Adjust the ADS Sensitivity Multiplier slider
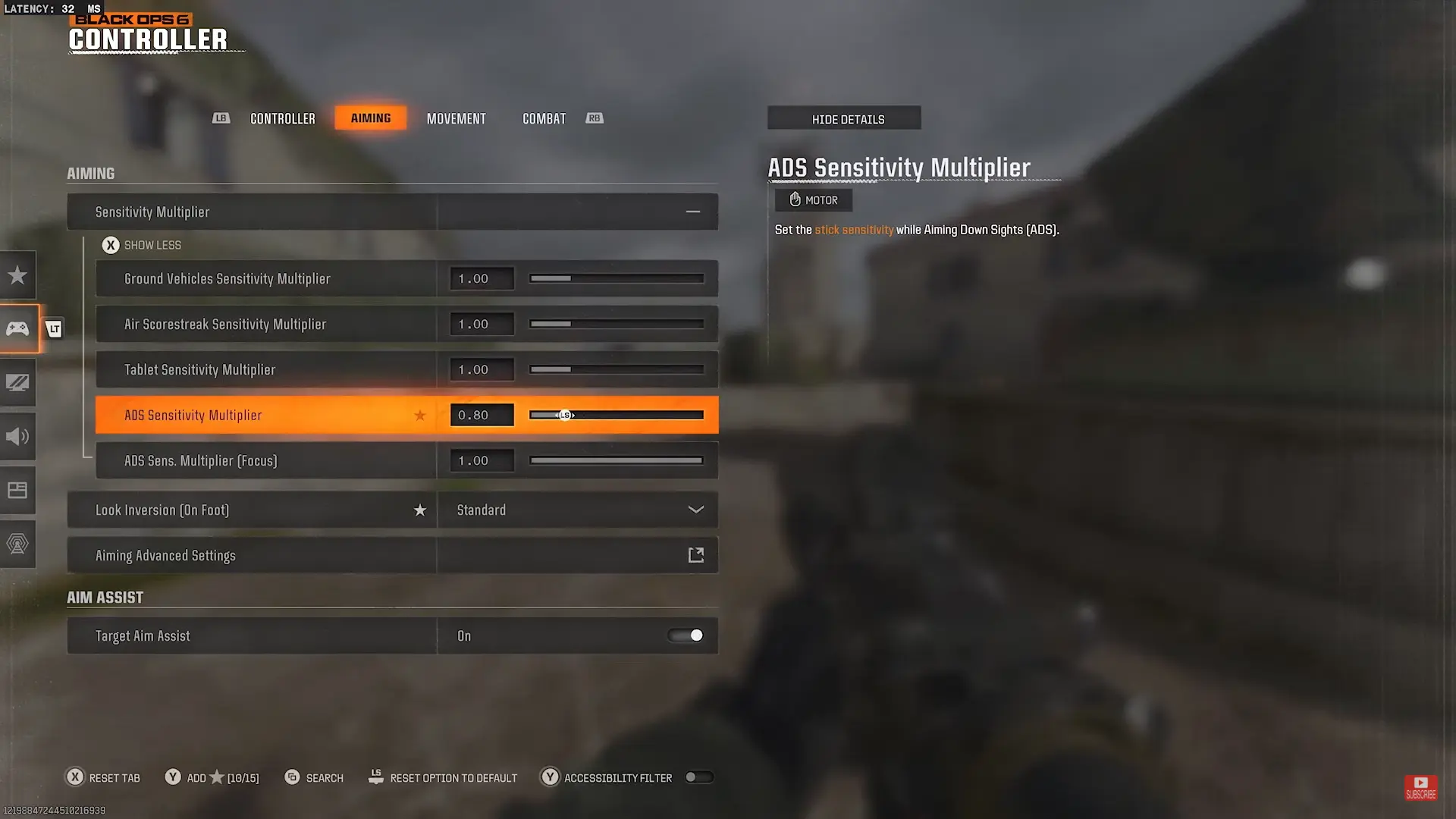The height and width of the screenshot is (819, 1456). [616, 415]
